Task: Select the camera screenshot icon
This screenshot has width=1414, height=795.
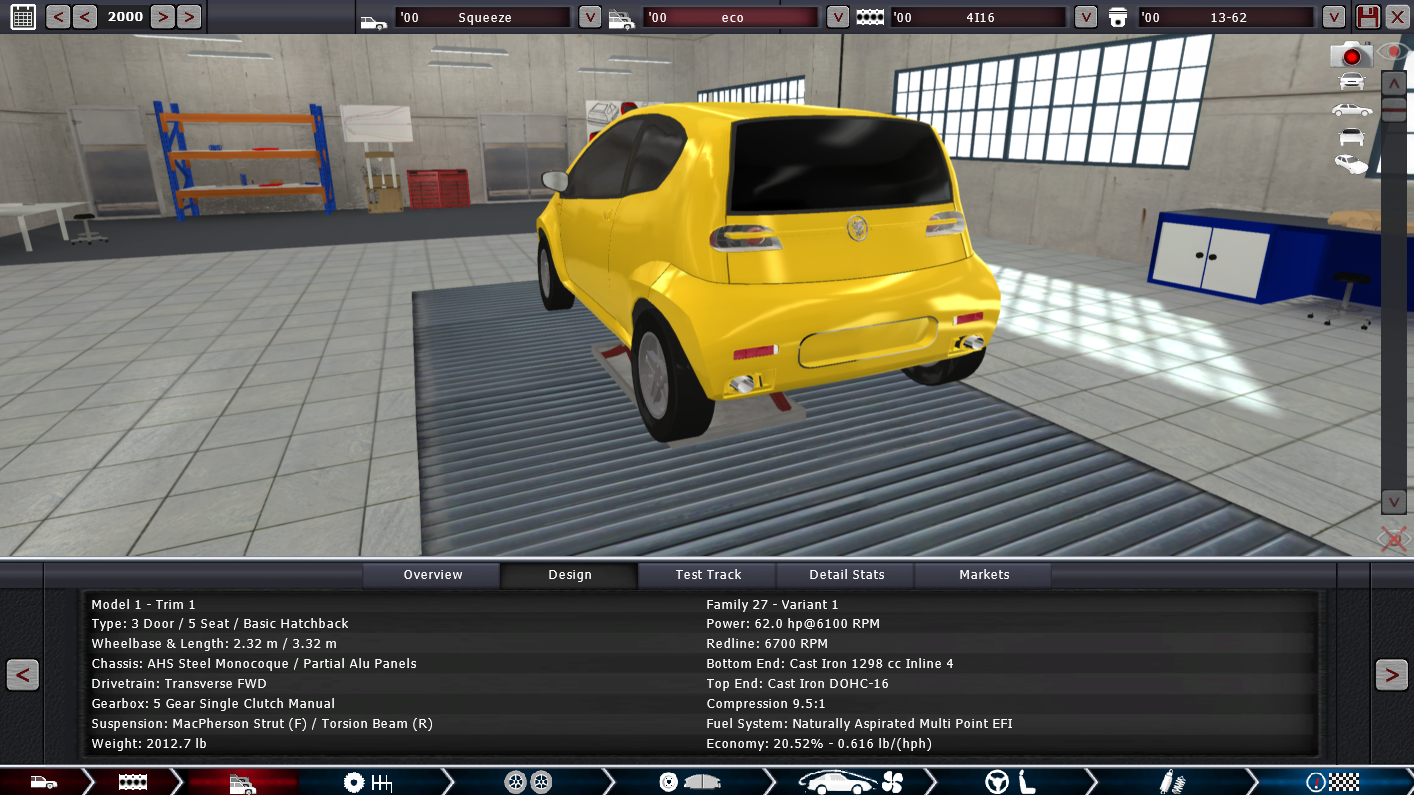Action: coord(1351,55)
